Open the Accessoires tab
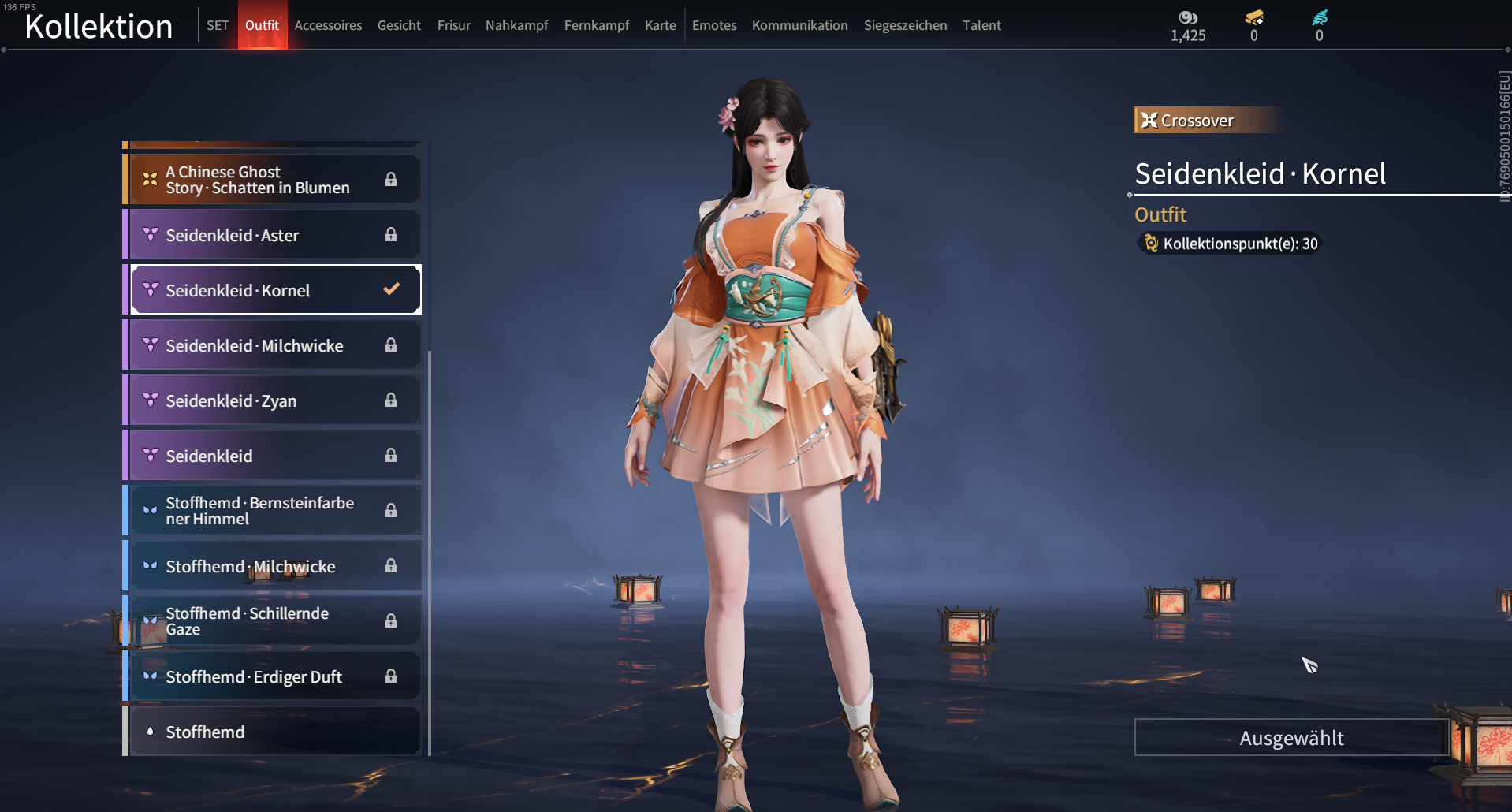 (328, 25)
